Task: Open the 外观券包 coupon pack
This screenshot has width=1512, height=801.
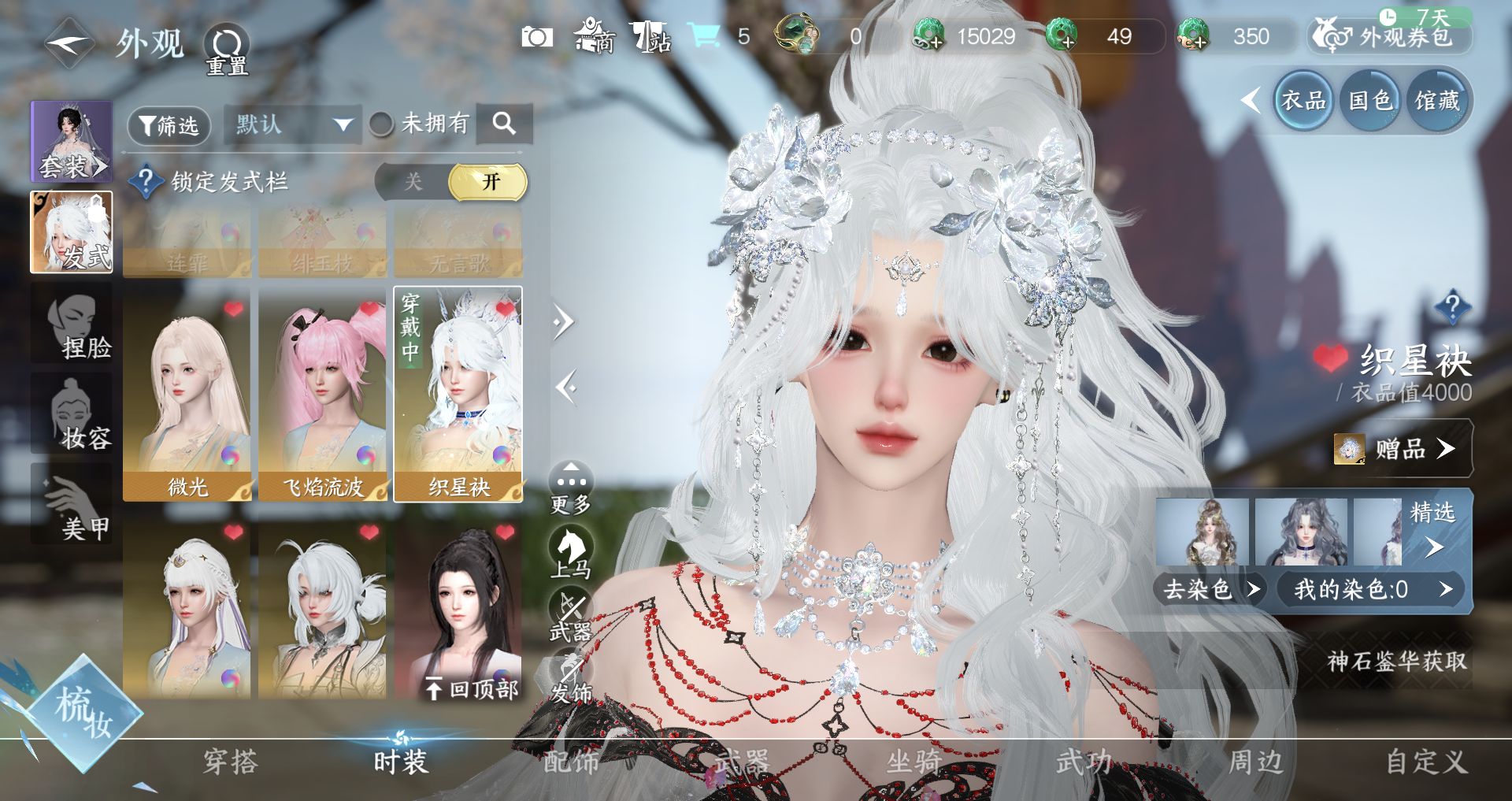Action: [x=1390, y=36]
